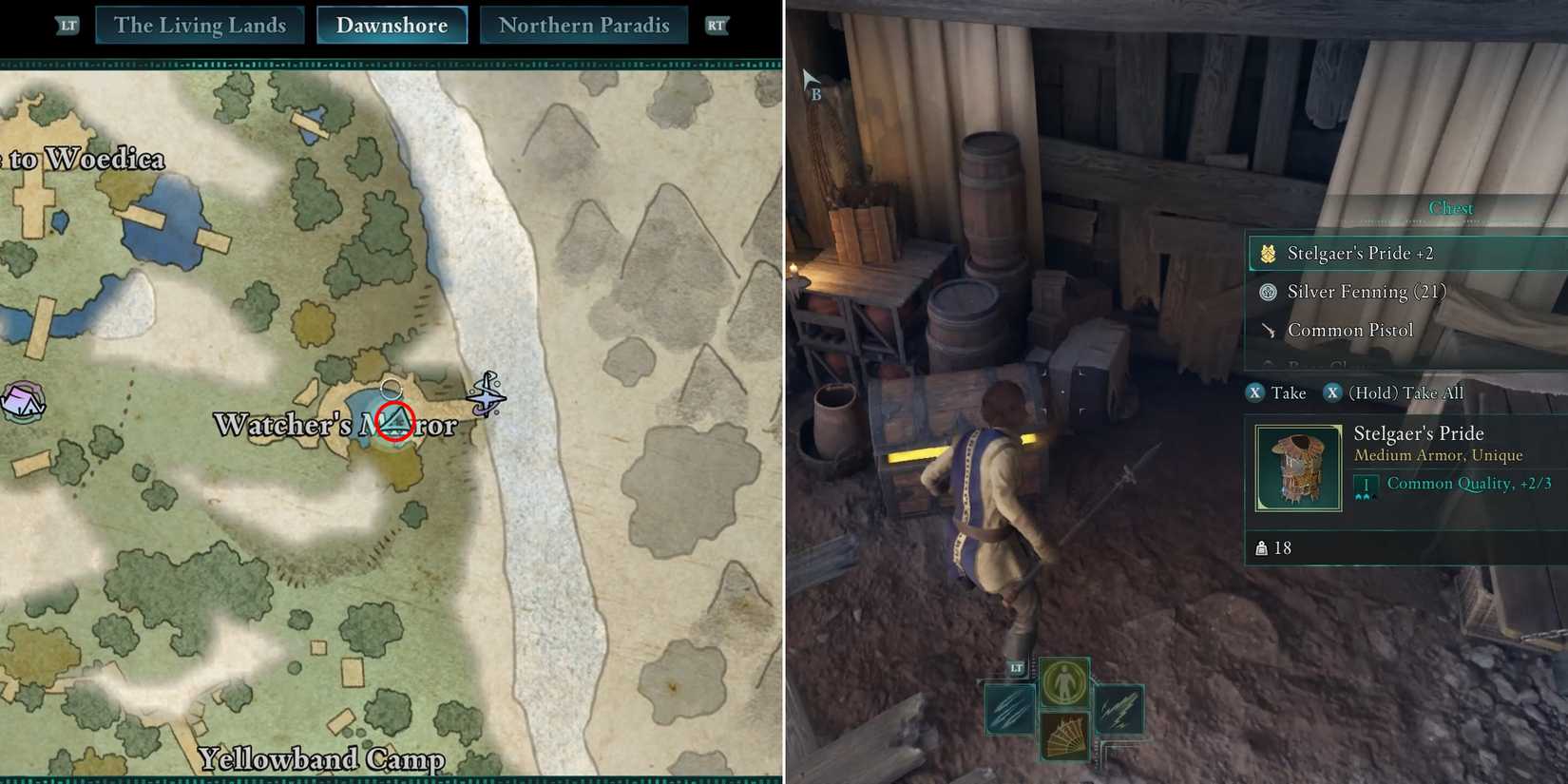Click the coin icon next to Silver Fenning
Viewport: 1568px width, 784px height.
click(x=1268, y=292)
